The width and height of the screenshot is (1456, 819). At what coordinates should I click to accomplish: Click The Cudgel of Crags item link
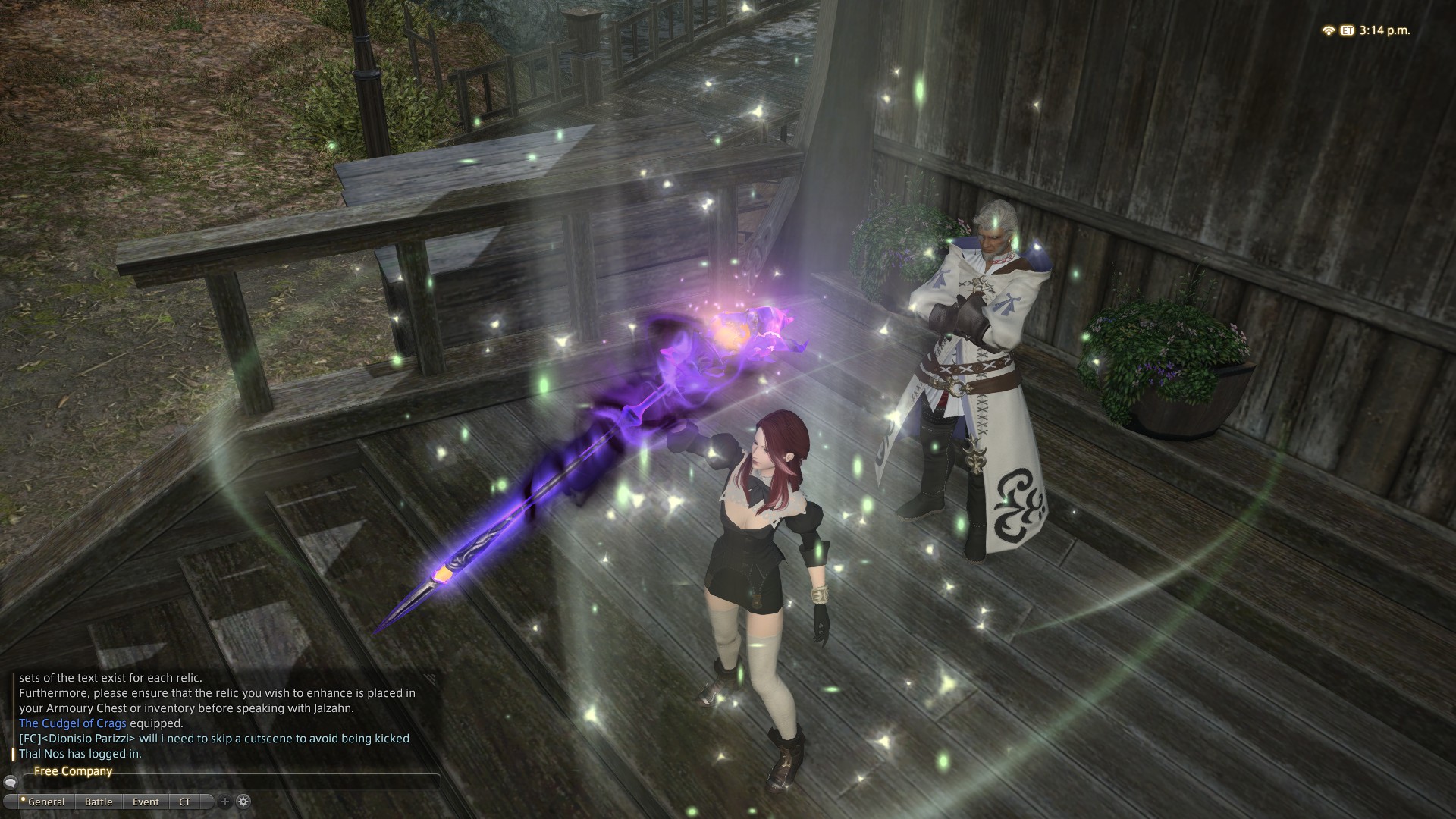click(73, 723)
